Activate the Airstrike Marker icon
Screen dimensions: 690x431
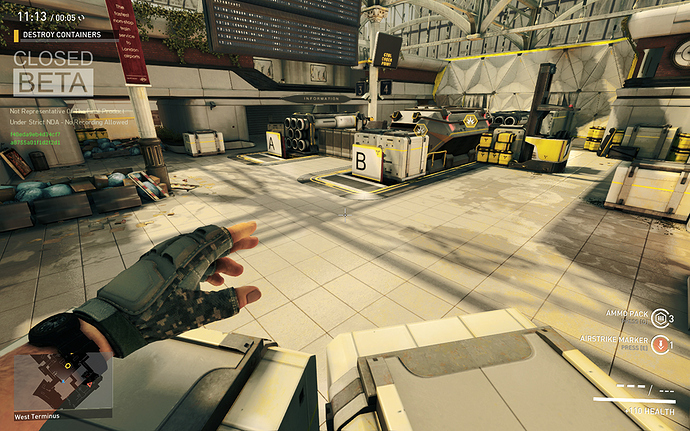(659, 345)
